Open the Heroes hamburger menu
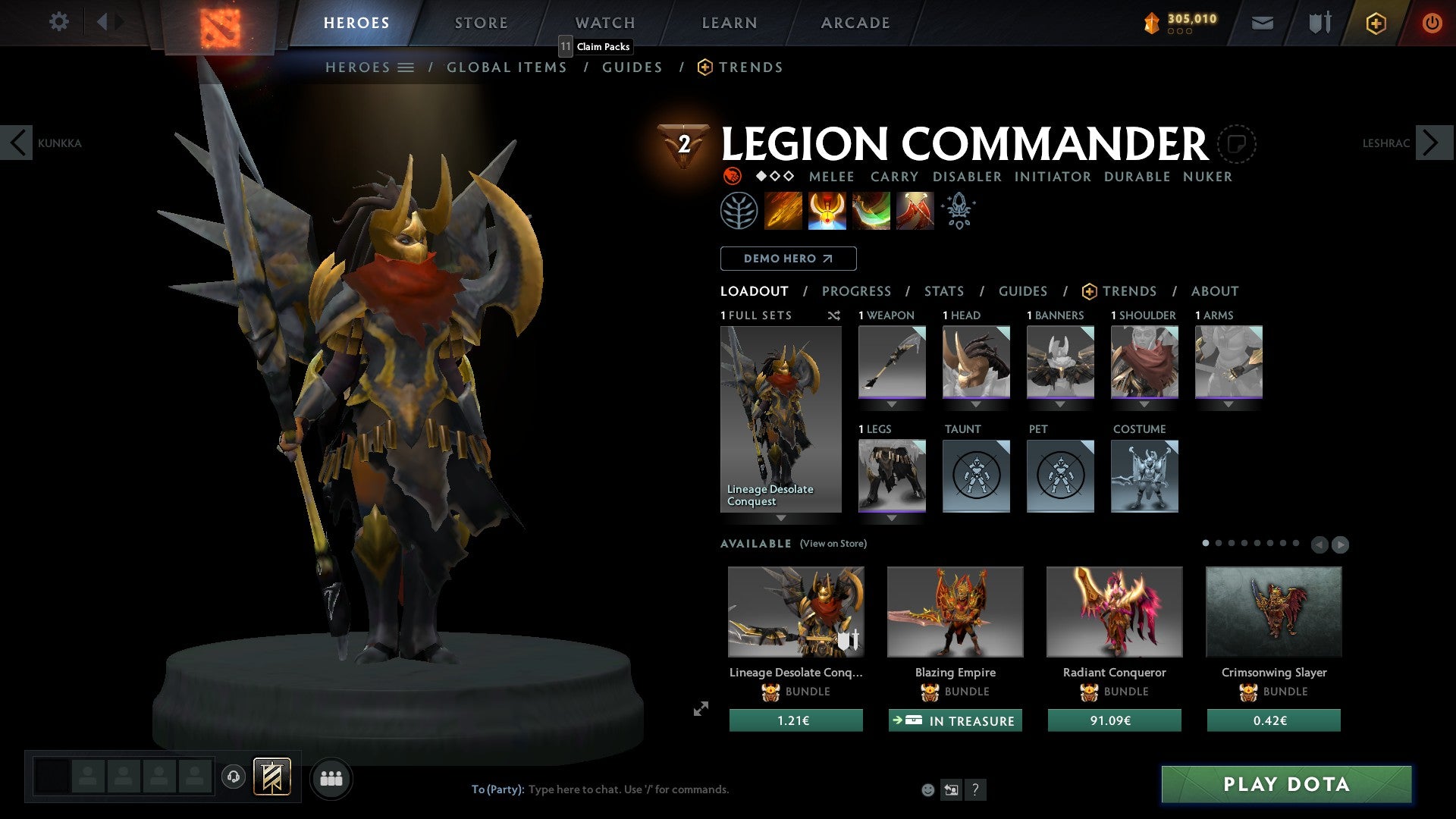 (x=406, y=67)
